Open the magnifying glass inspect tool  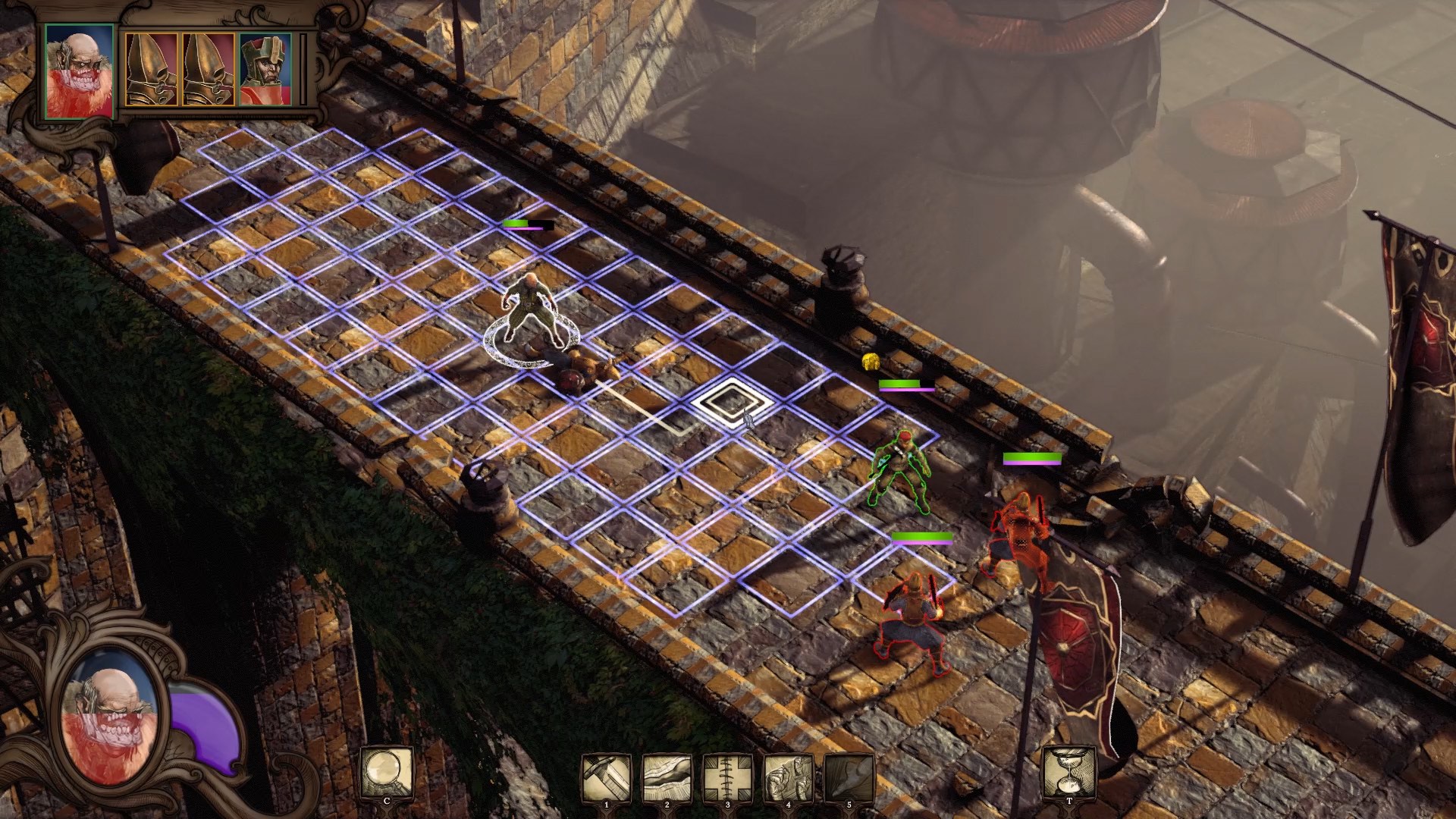[387, 773]
